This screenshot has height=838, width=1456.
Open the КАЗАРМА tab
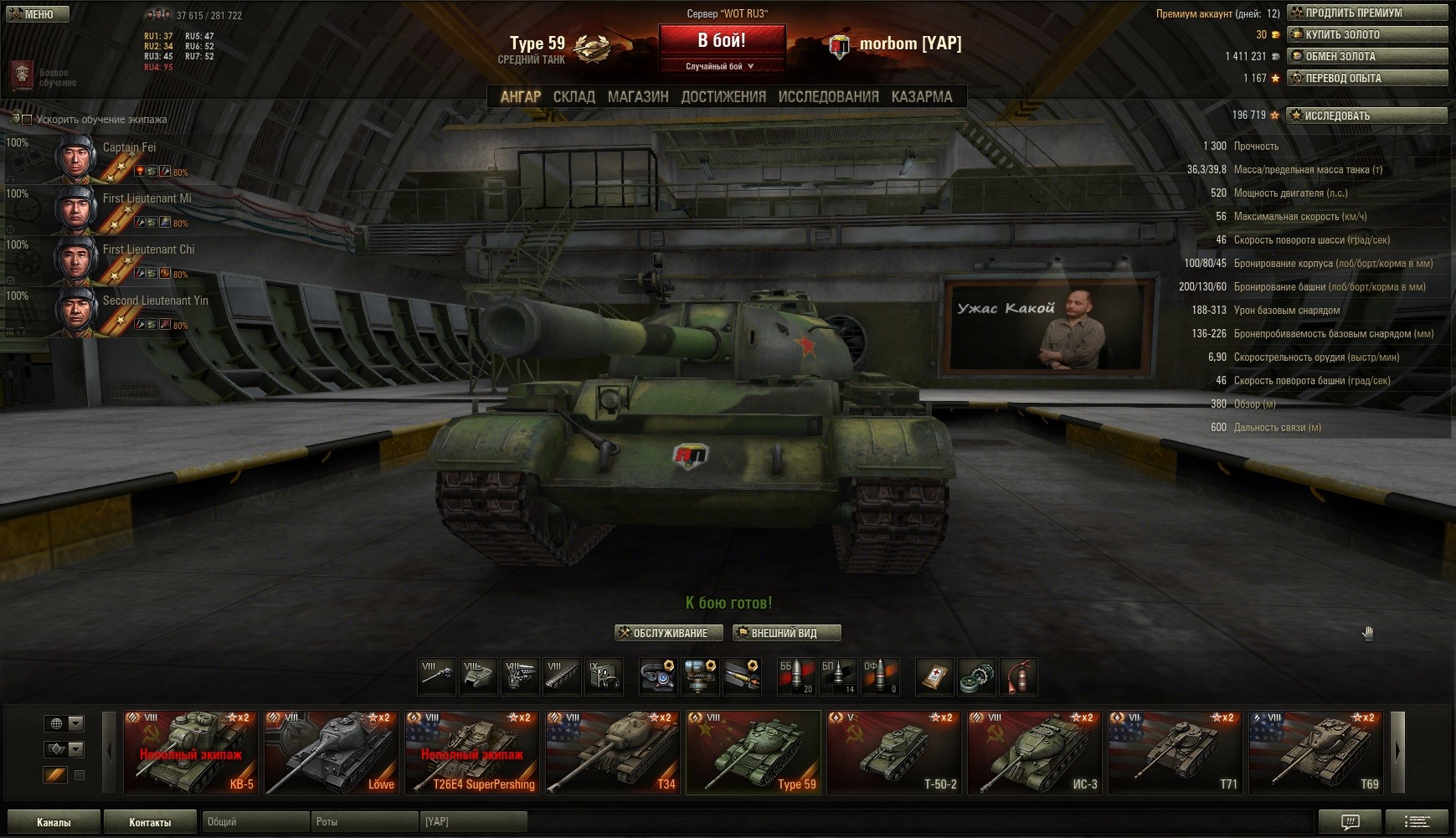921,97
